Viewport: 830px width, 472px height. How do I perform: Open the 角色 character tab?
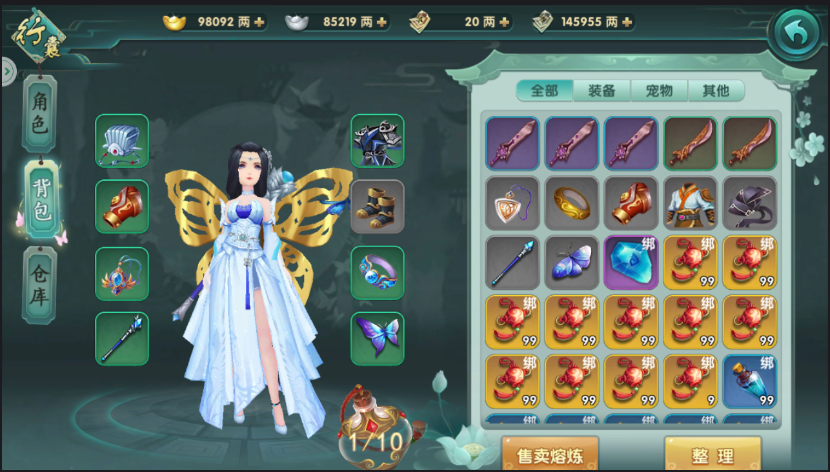(x=41, y=114)
